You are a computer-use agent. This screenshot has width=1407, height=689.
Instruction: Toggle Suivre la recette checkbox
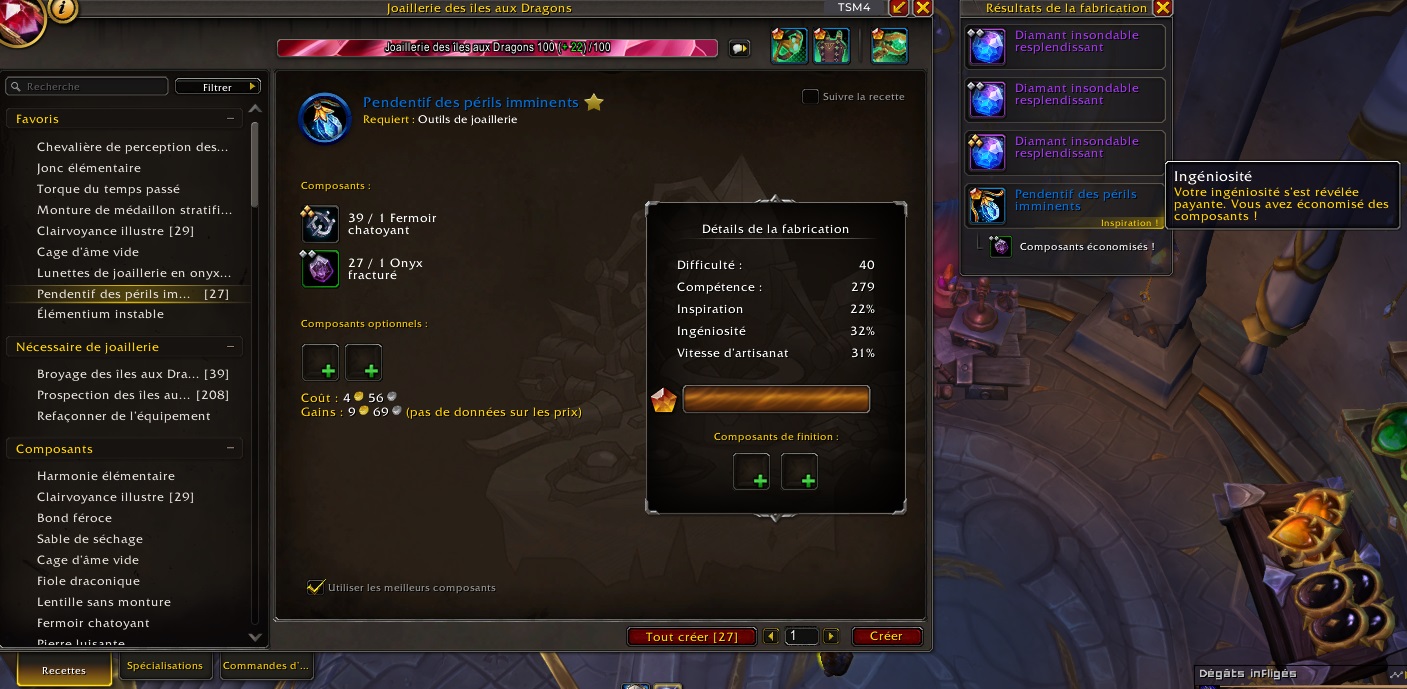pyautogui.click(x=811, y=97)
